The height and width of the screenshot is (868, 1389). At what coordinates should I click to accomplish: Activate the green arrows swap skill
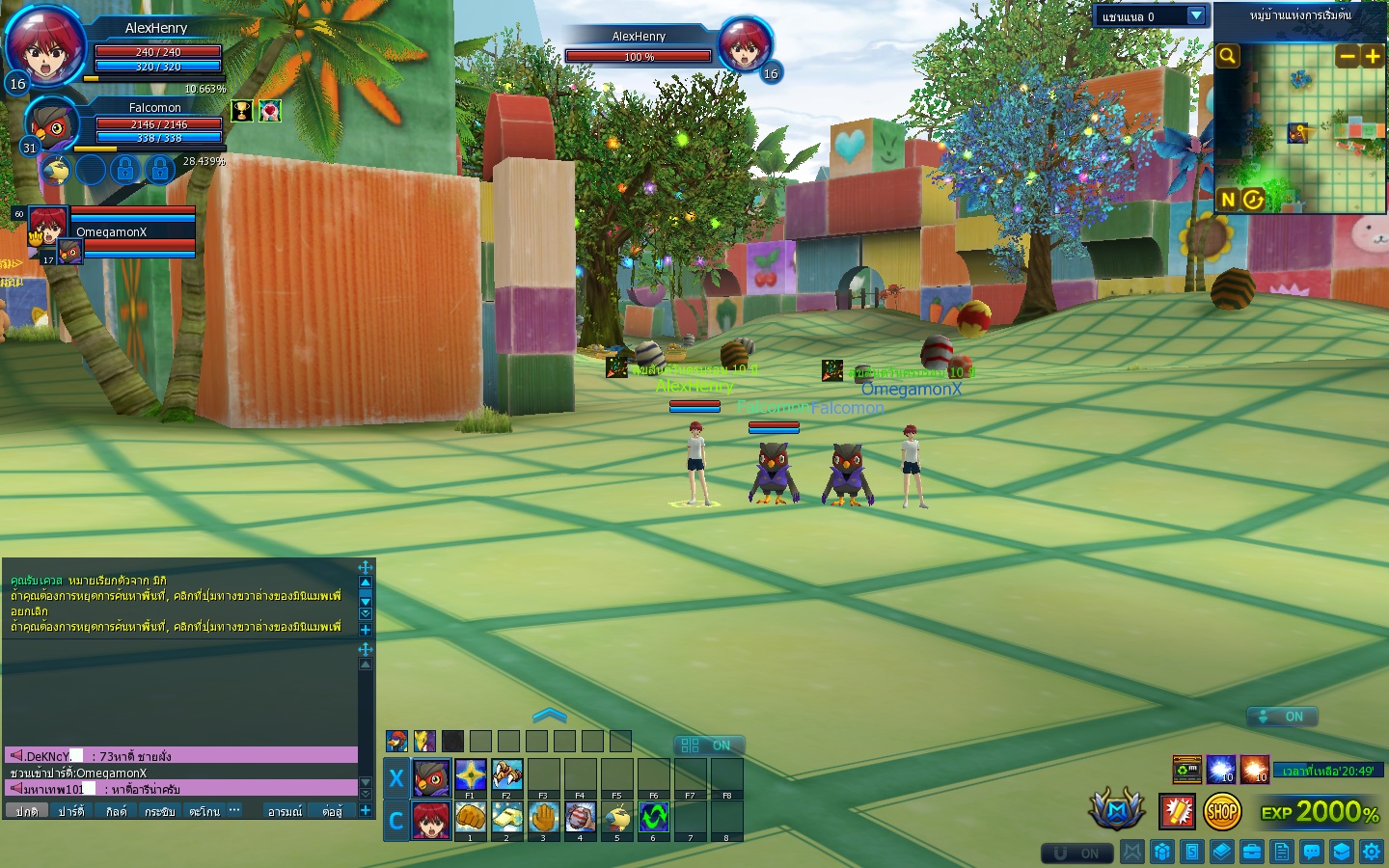(x=653, y=818)
